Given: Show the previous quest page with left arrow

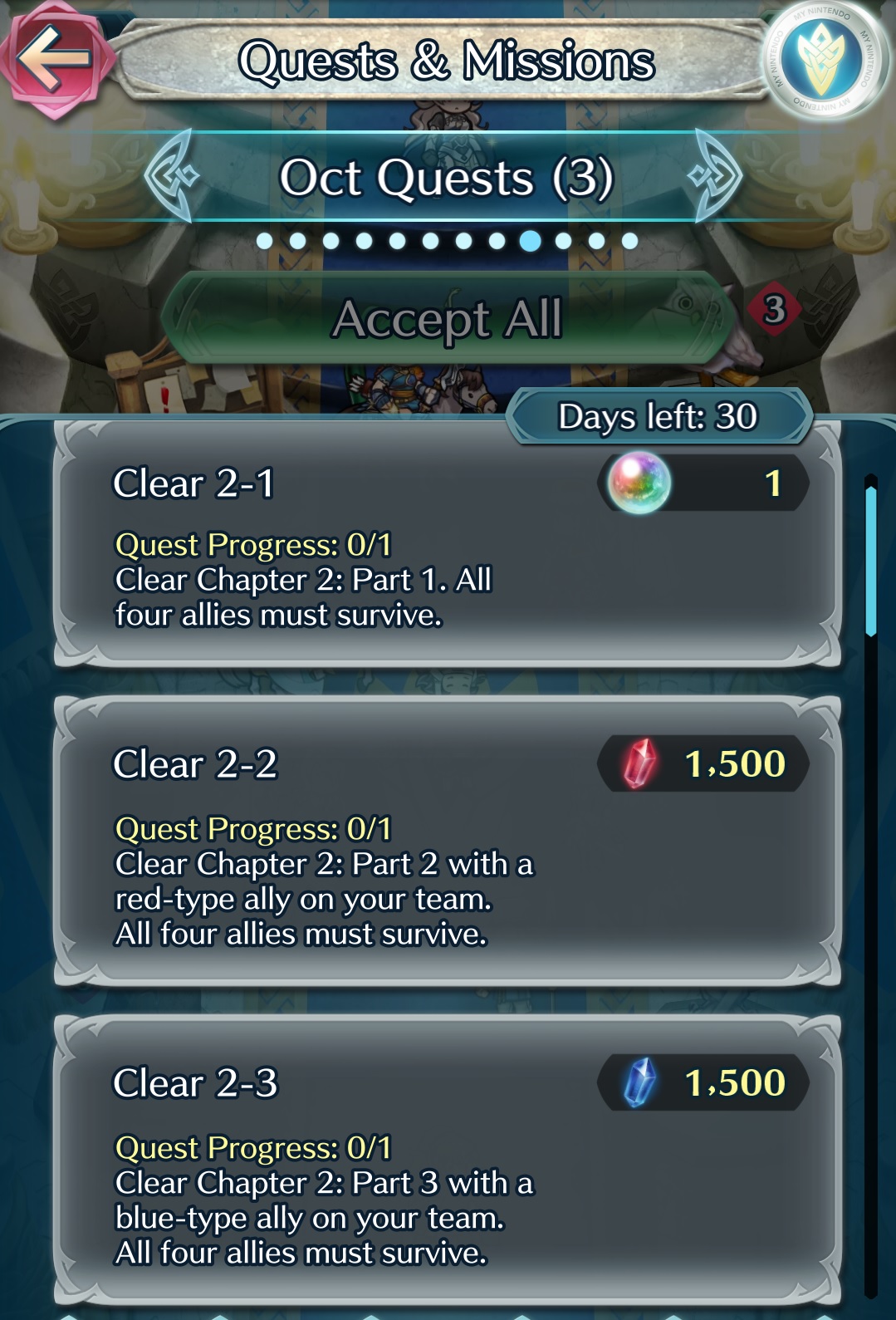Looking at the screenshot, I should [172, 175].
